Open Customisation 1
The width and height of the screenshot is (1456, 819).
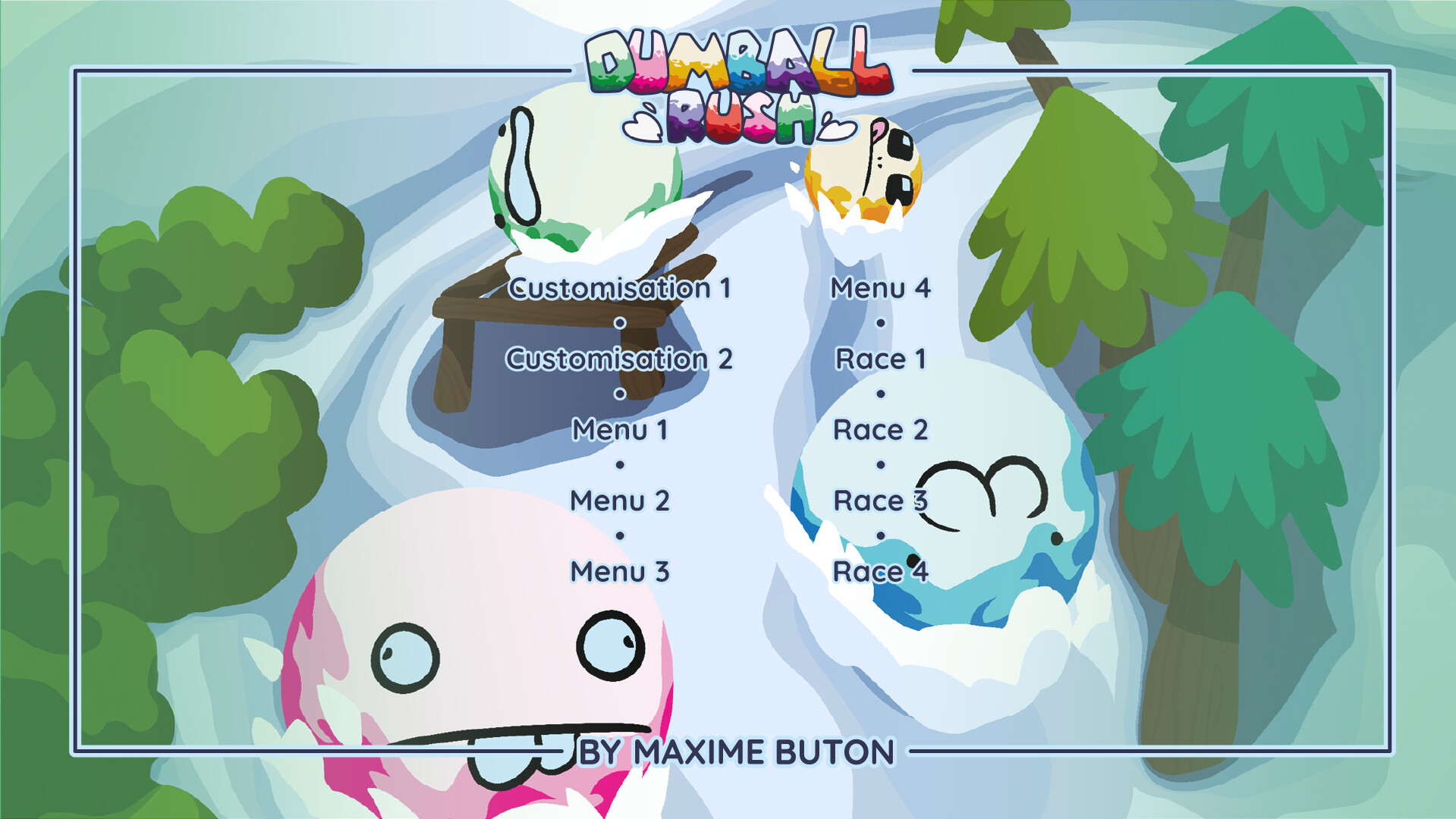click(621, 287)
